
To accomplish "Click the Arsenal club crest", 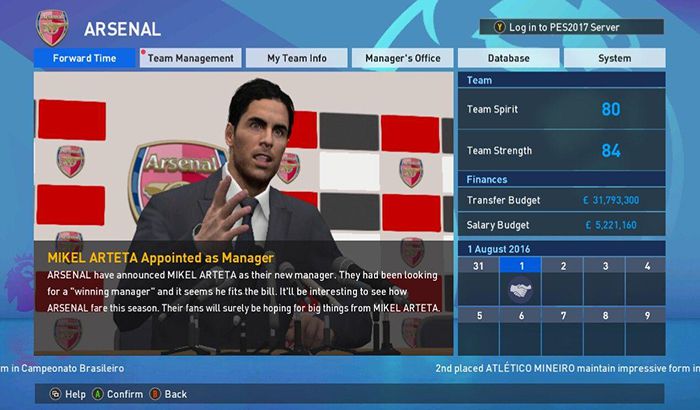I will pyautogui.click(x=52, y=25).
